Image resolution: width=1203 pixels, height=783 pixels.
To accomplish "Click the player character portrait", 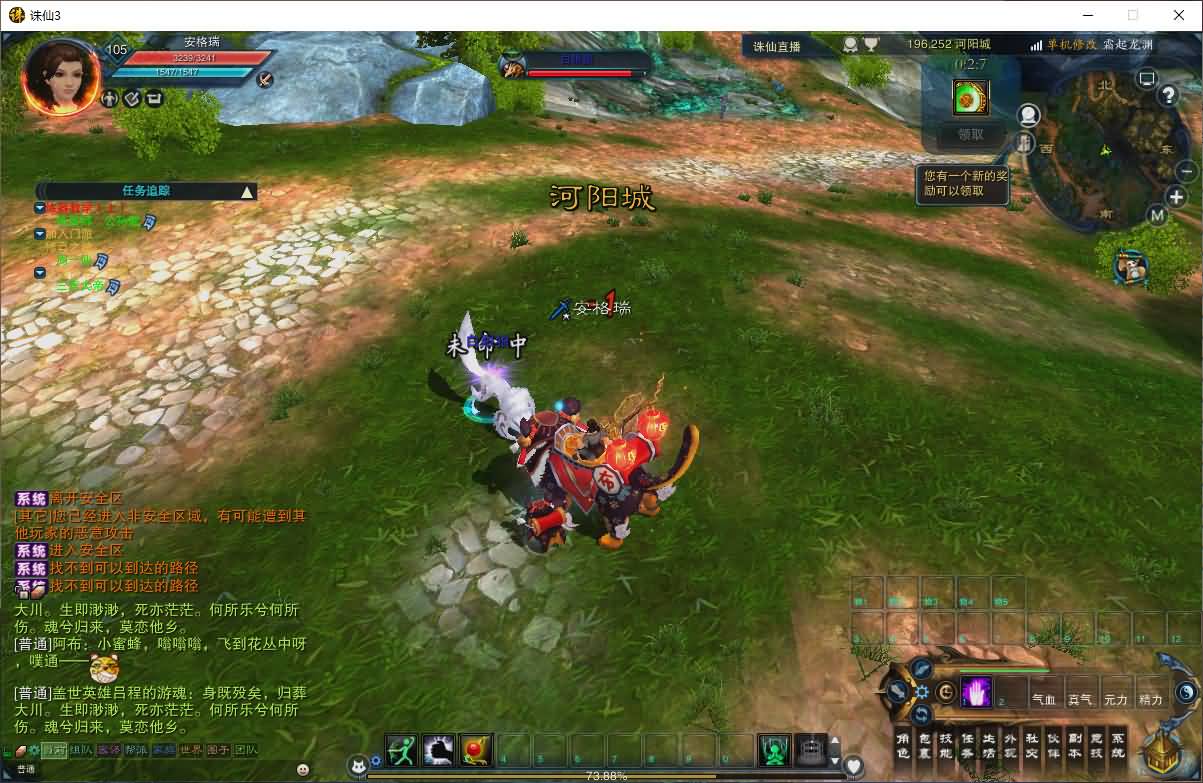I will (x=61, y=77).
